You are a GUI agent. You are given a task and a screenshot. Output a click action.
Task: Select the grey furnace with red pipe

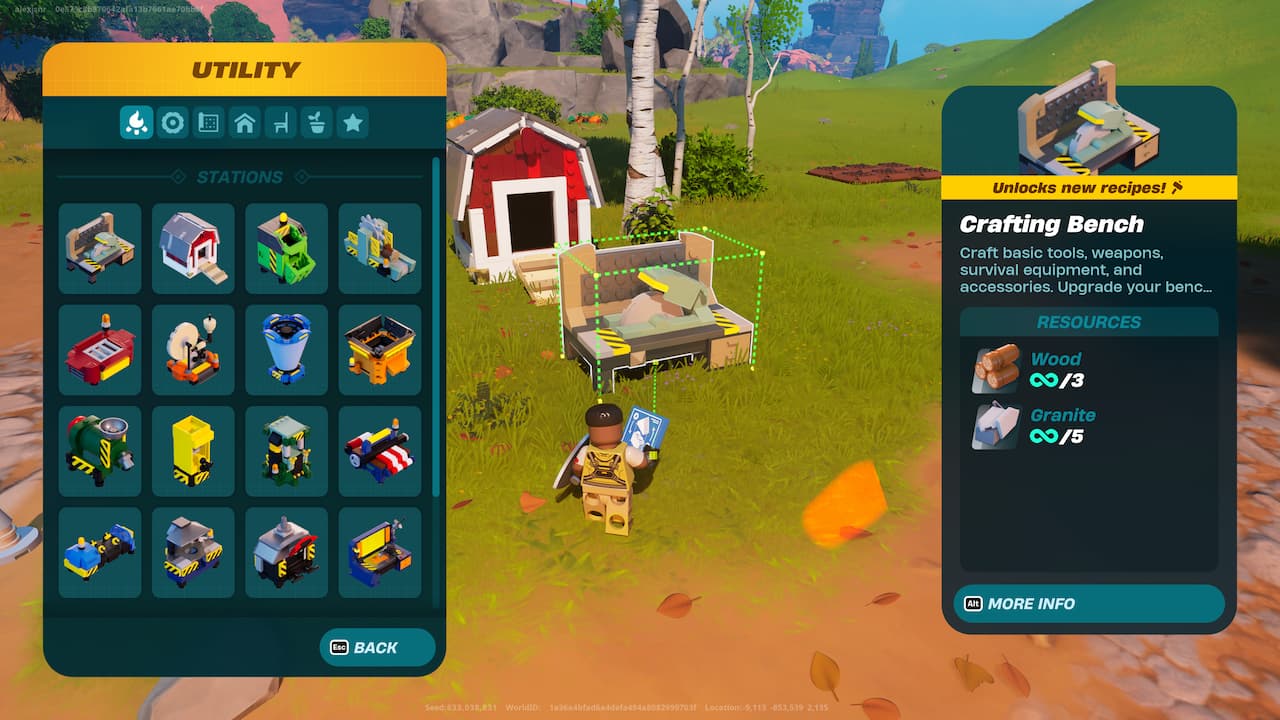286,552
